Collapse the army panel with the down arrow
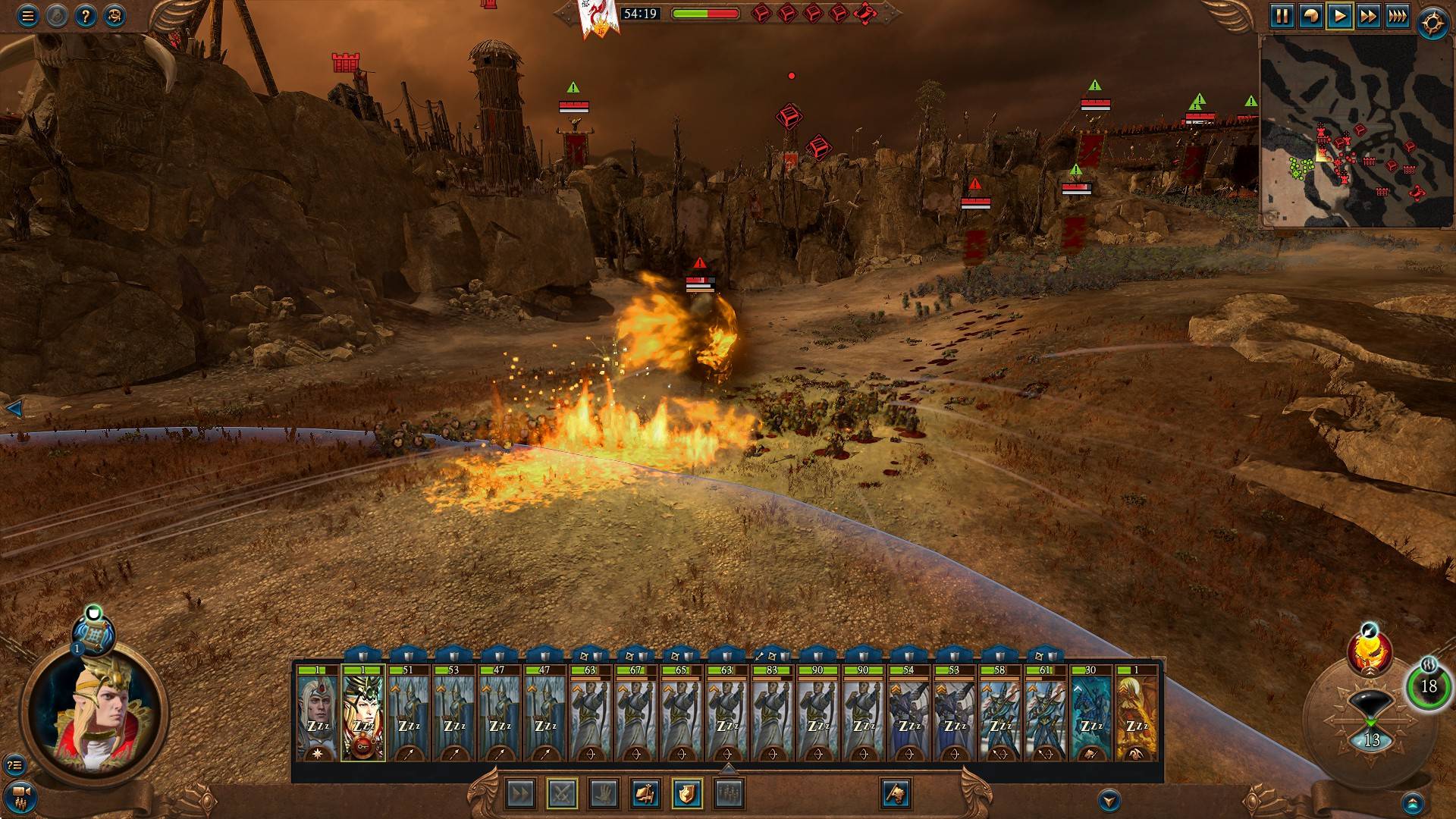The image size is (1456, 819). [x=1109, y=800]
